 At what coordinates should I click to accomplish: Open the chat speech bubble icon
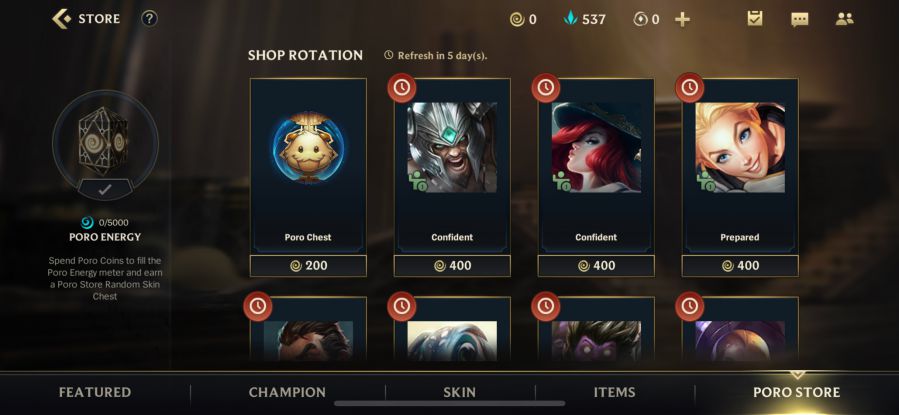[x=799, y=19]
